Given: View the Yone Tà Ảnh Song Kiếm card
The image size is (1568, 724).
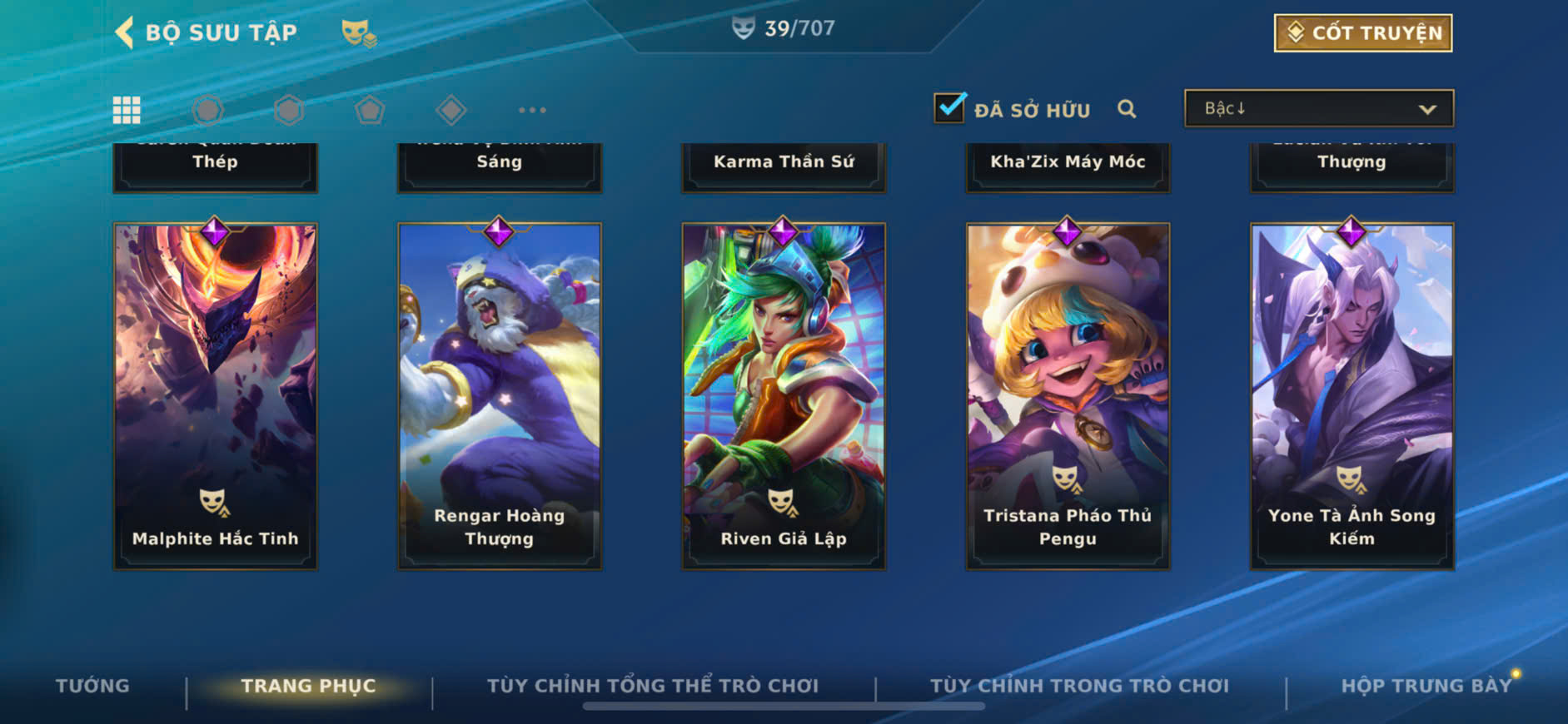Looking at the screenshot, I should [x=1351, y=395].
